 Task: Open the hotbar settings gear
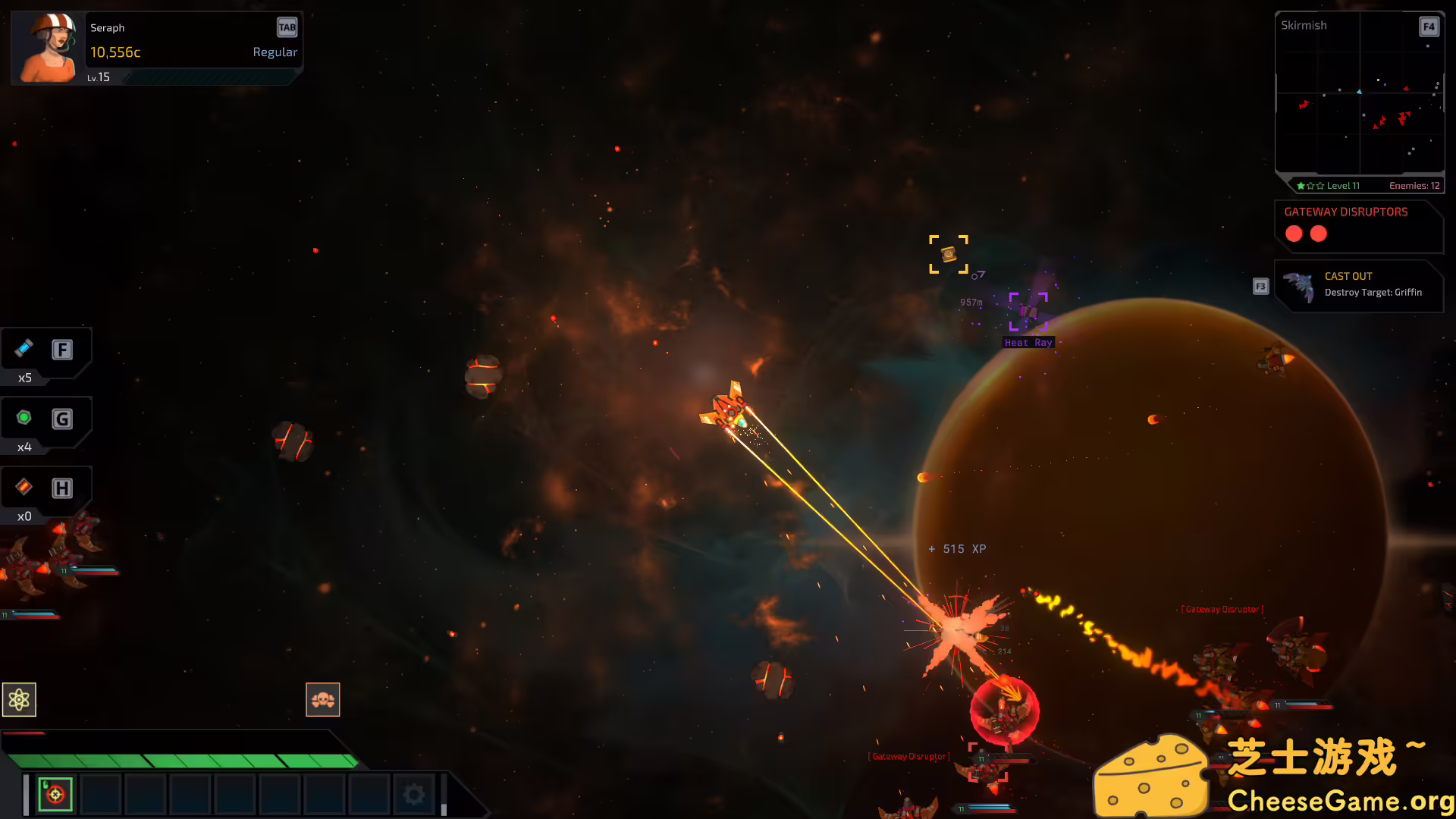(413, 793)
